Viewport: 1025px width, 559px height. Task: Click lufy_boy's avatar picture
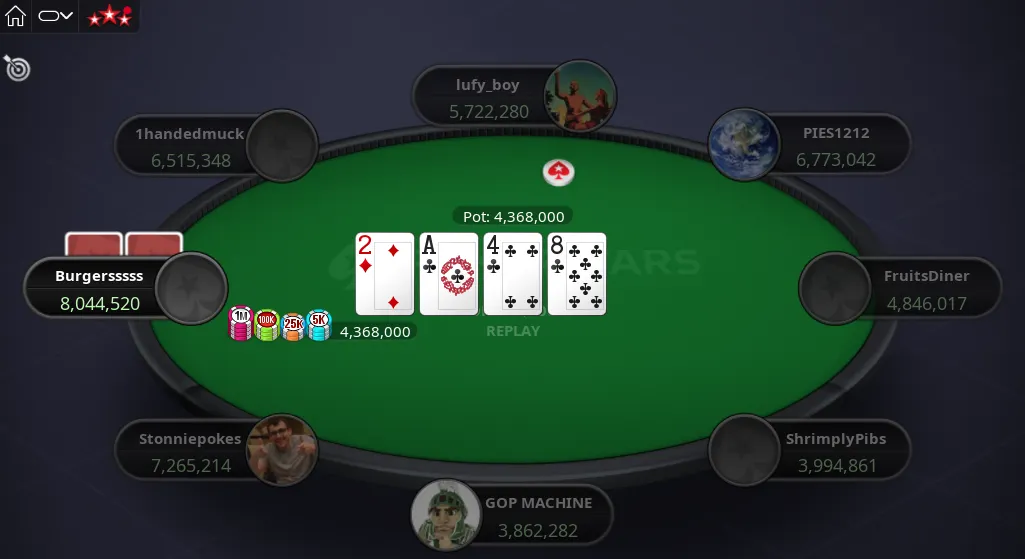[x=580, y=97]
